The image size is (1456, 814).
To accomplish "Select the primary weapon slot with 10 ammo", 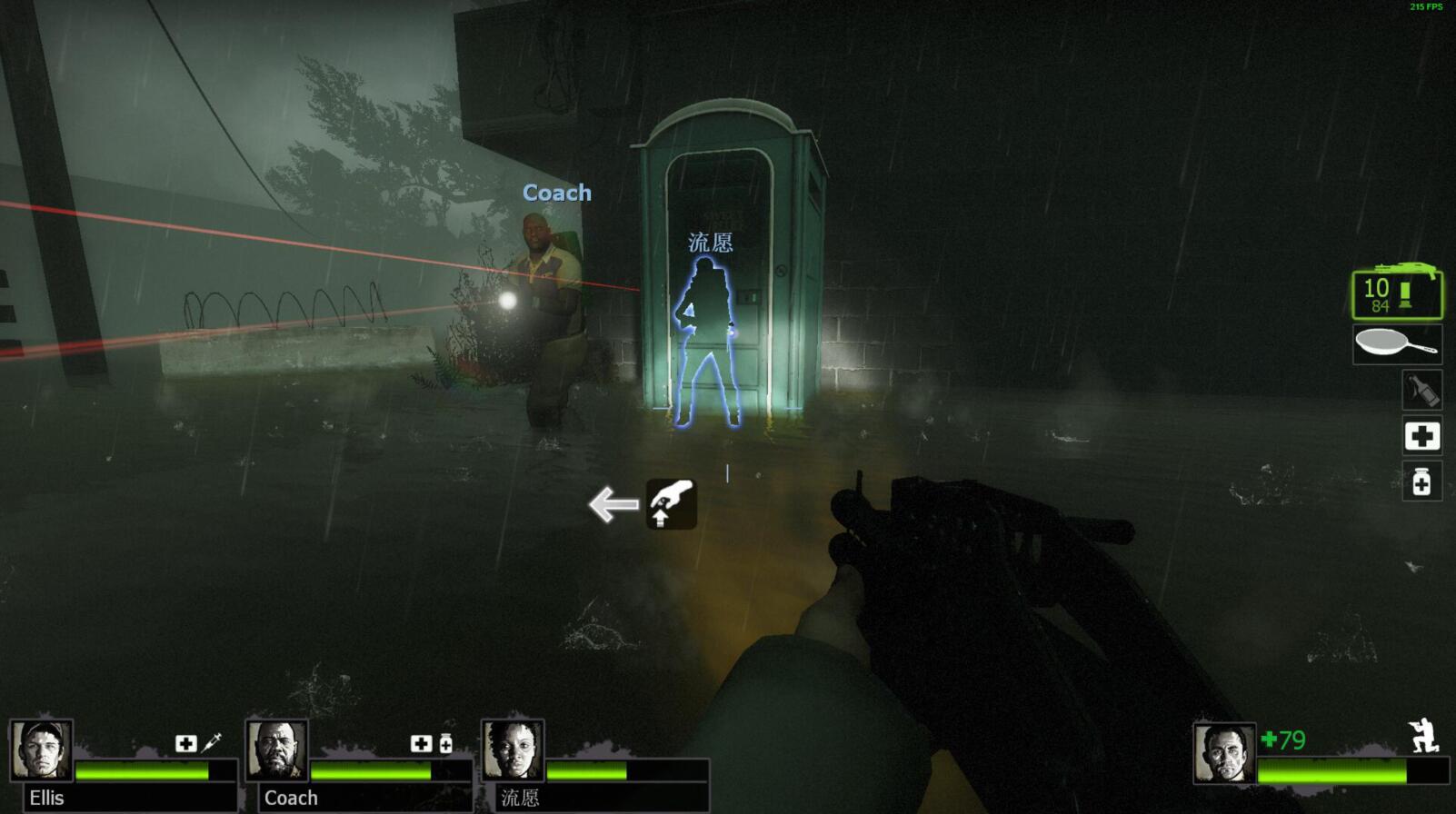I will (x=1397, y=294).
